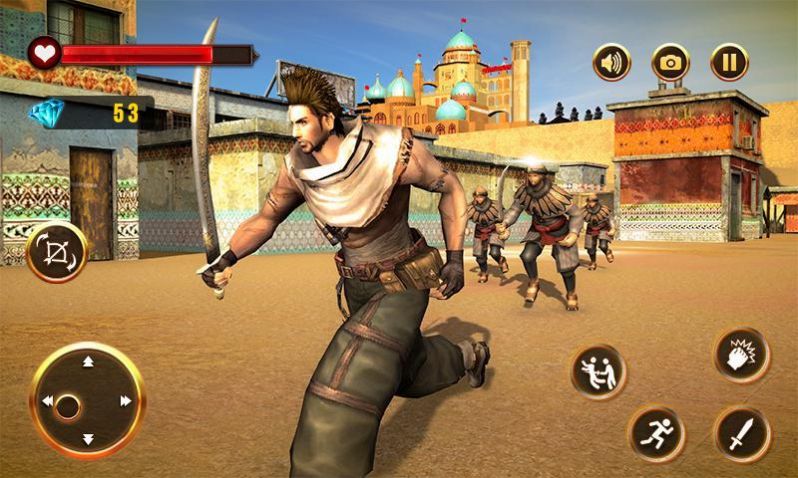This screenshot has width=798, height=478.
Task: Click the joystick's left arrow
Action: [x=47, y=401]
